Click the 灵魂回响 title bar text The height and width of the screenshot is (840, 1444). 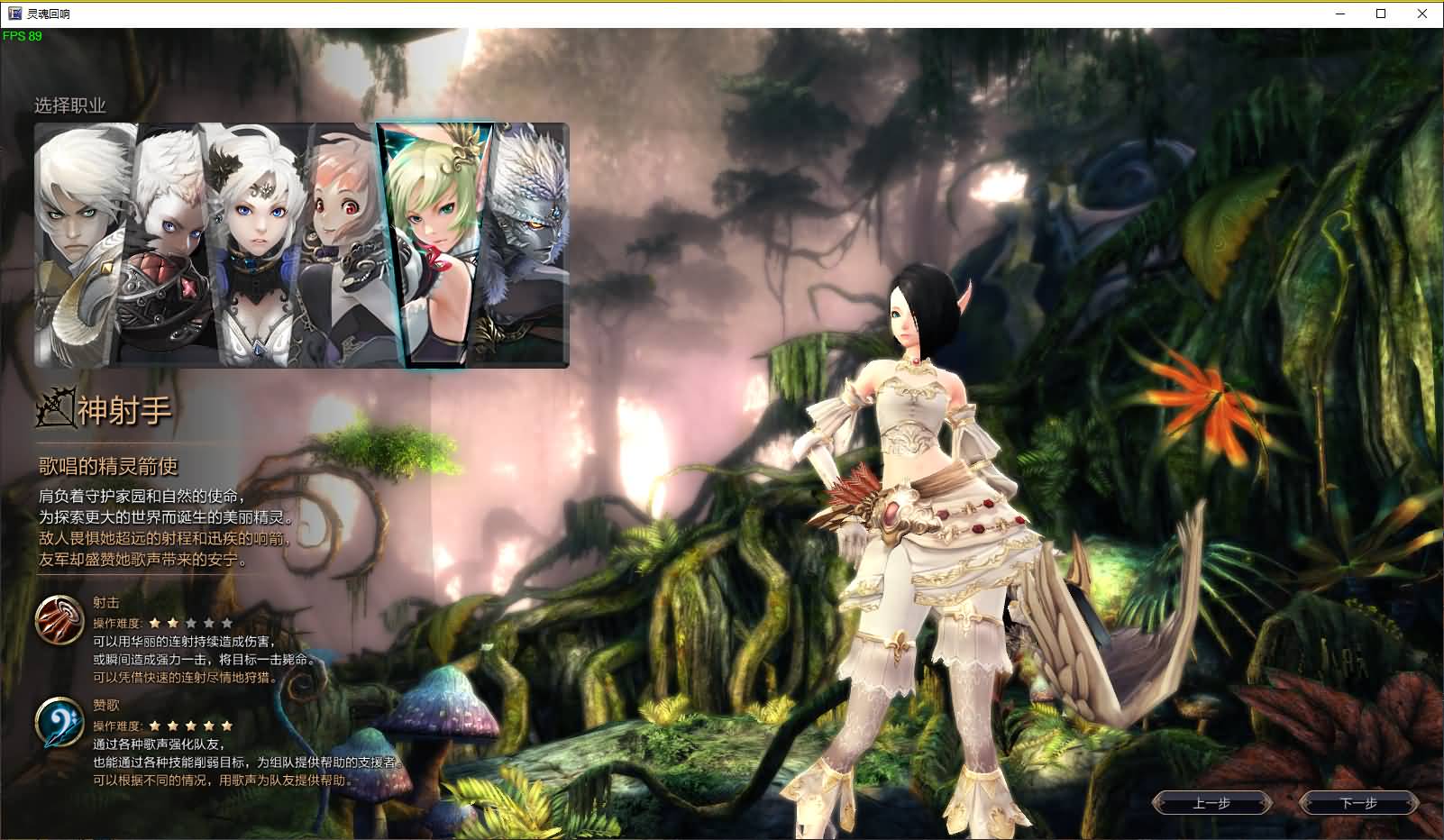50,14
